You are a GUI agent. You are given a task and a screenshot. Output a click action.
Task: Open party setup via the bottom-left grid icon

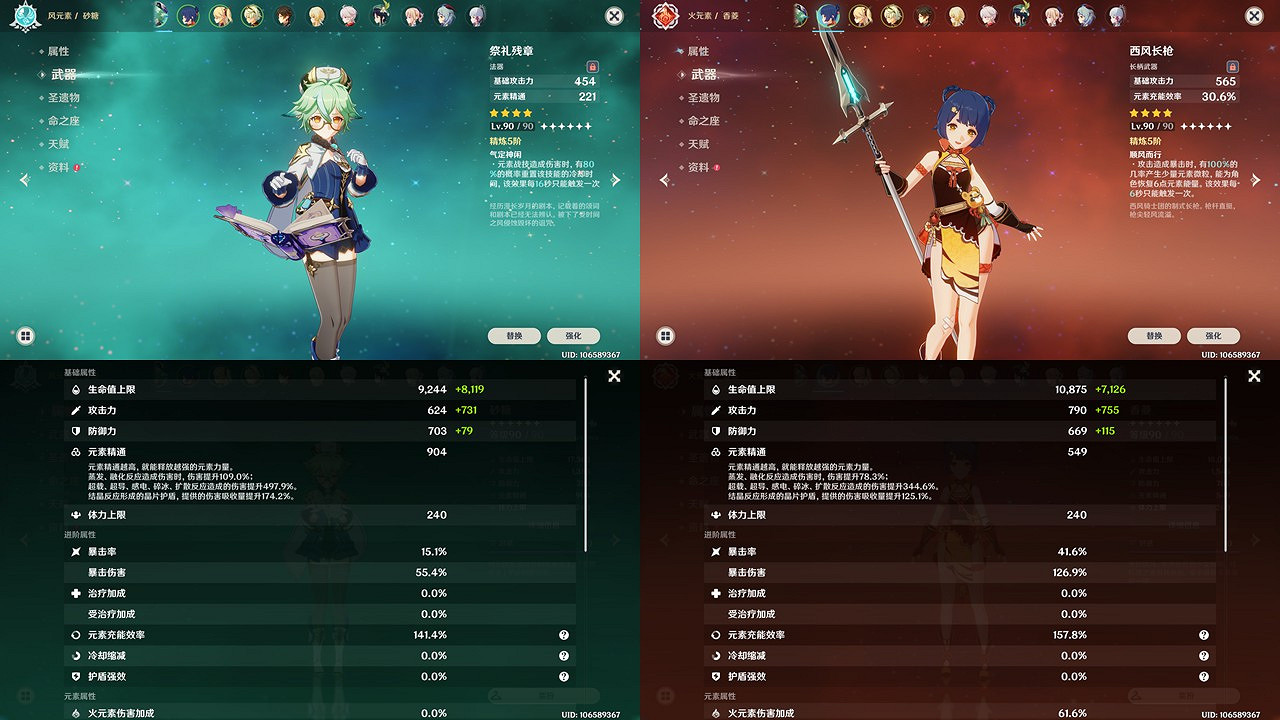25,336
